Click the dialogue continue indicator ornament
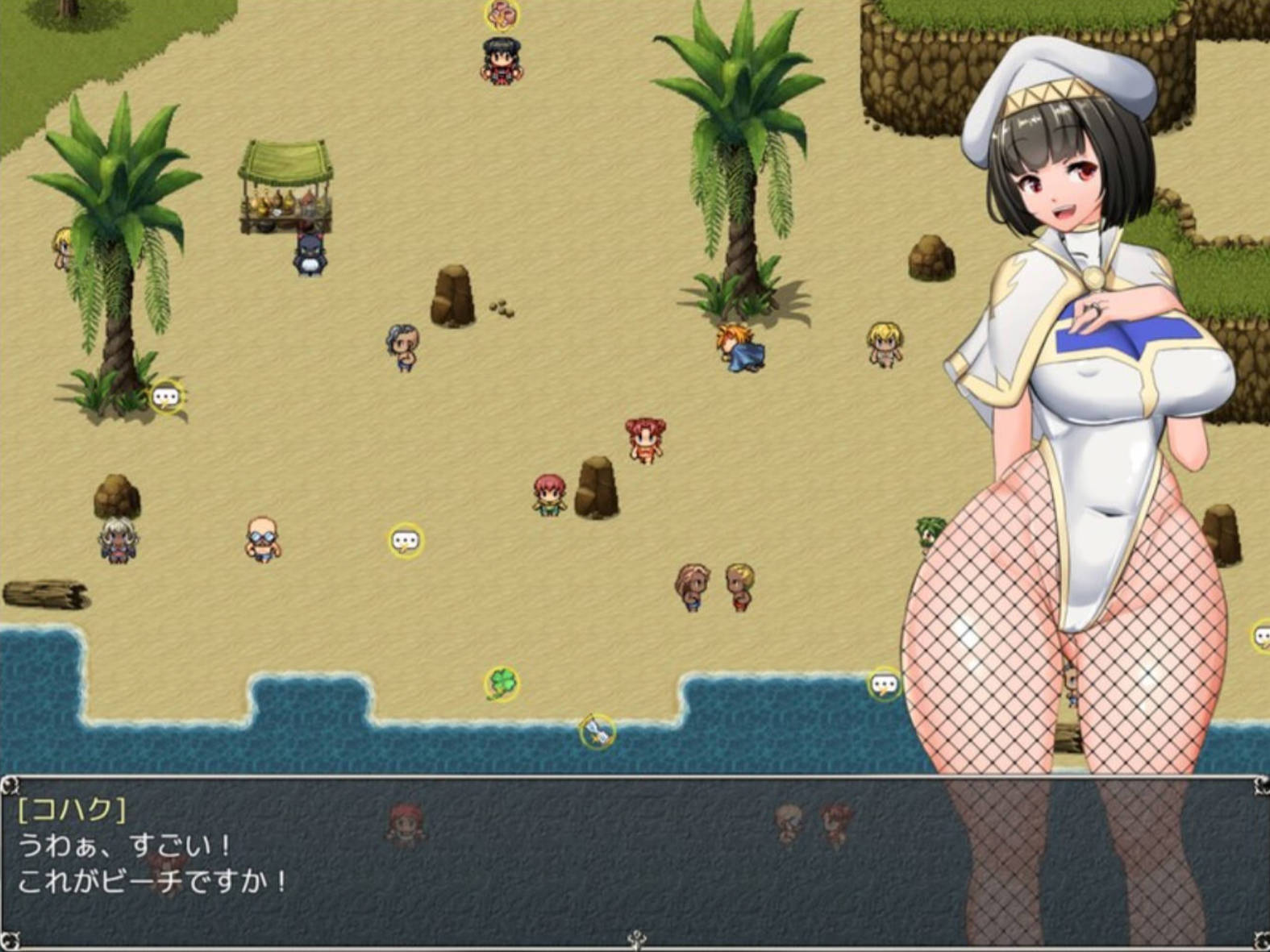 (637, 938)
